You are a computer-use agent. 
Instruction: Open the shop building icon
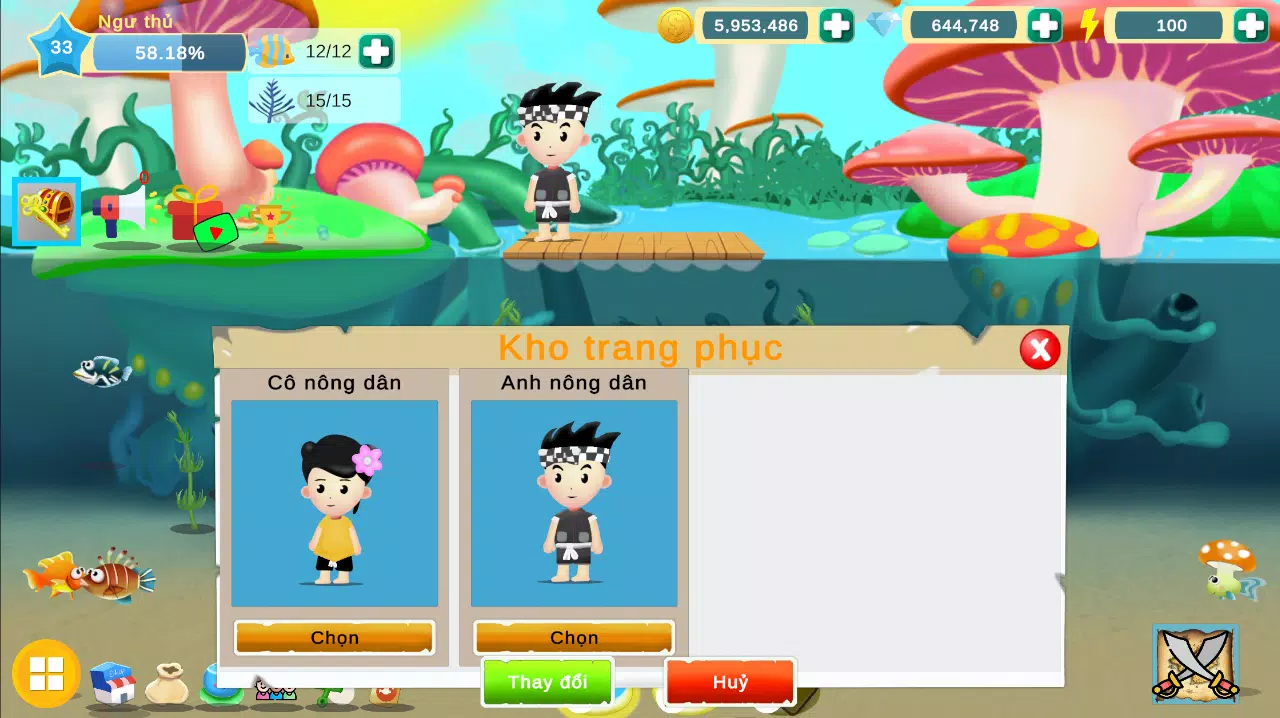click(x=113, y=683)
